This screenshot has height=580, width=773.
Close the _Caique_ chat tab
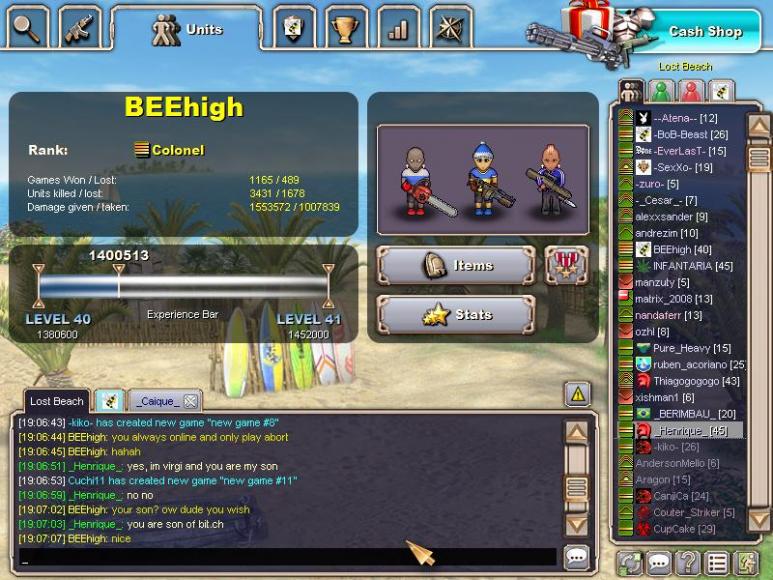tap(190, 401)
